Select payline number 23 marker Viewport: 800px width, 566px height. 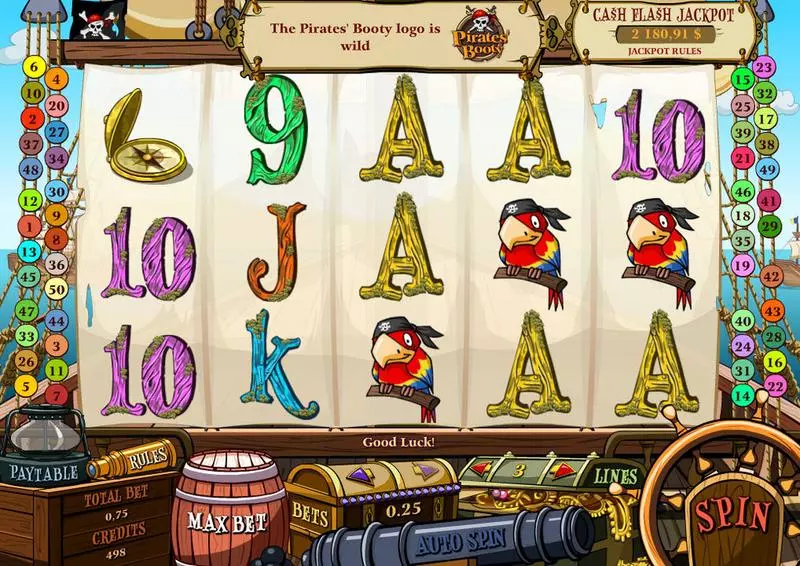(765, 68)
